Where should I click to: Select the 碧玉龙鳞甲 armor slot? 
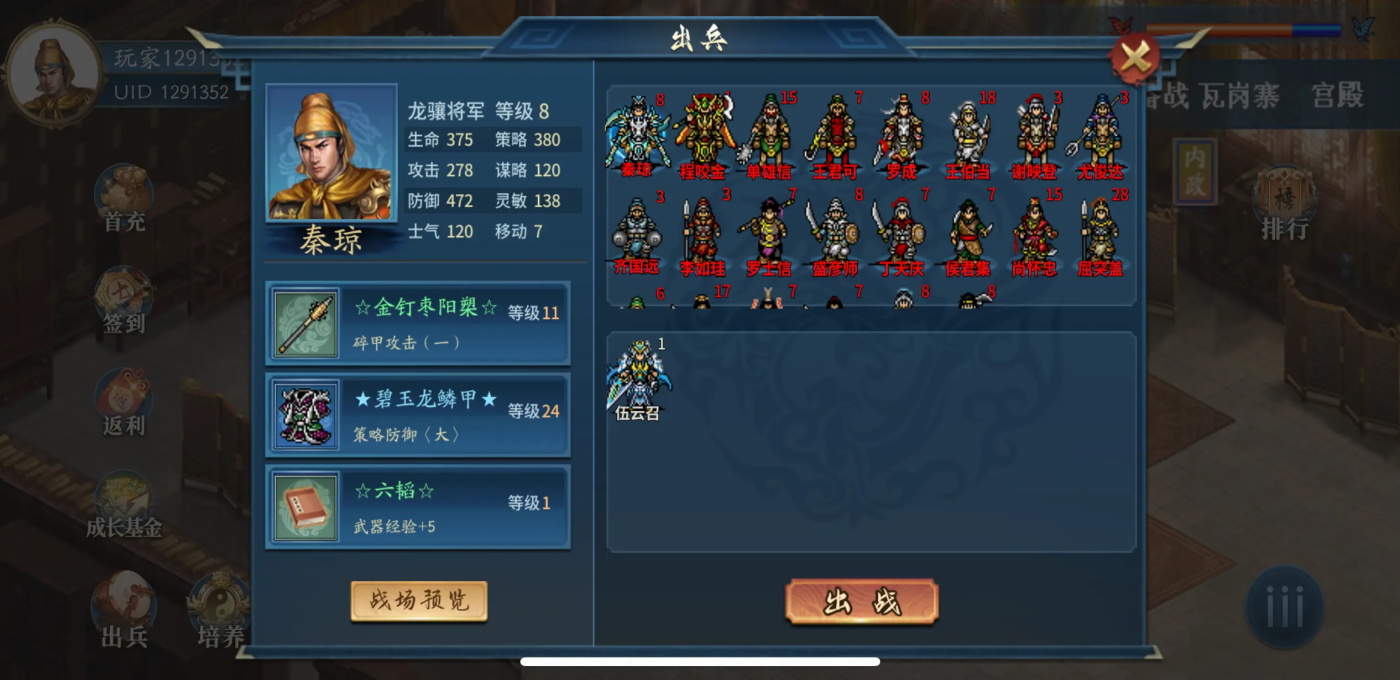click(418, 415)
